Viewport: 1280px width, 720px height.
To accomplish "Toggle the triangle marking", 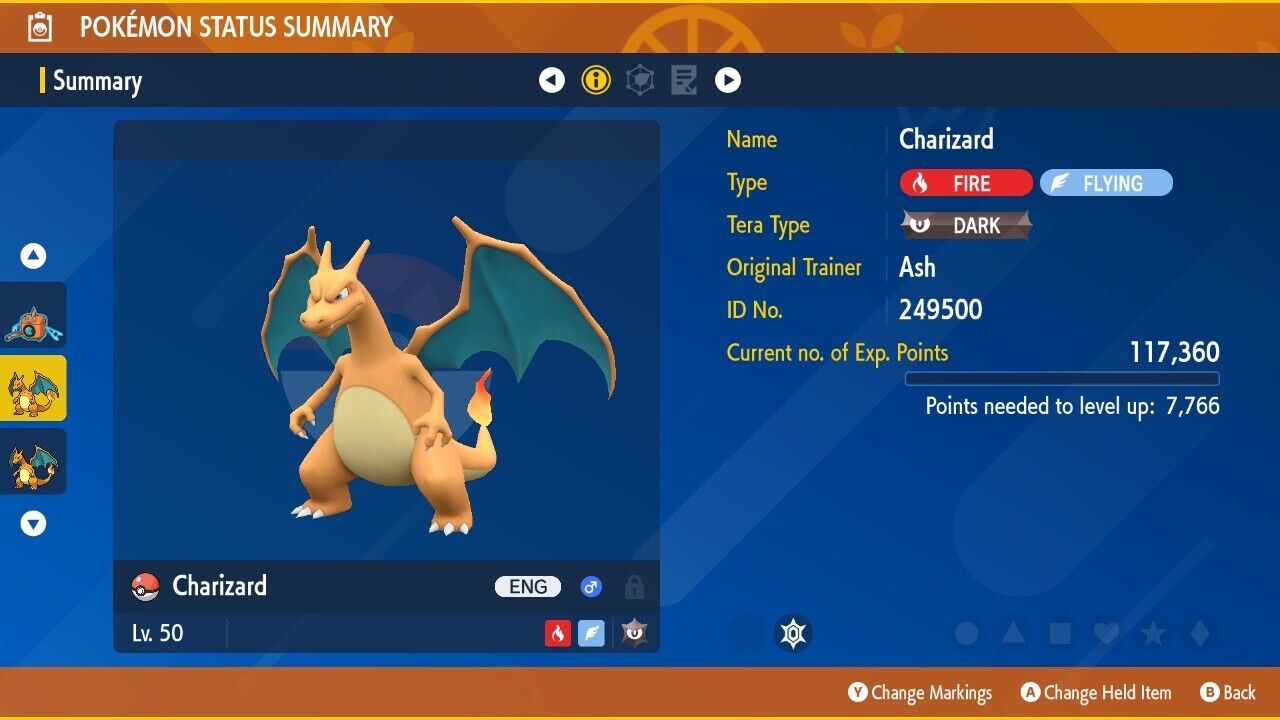I will click(1013, 633).
